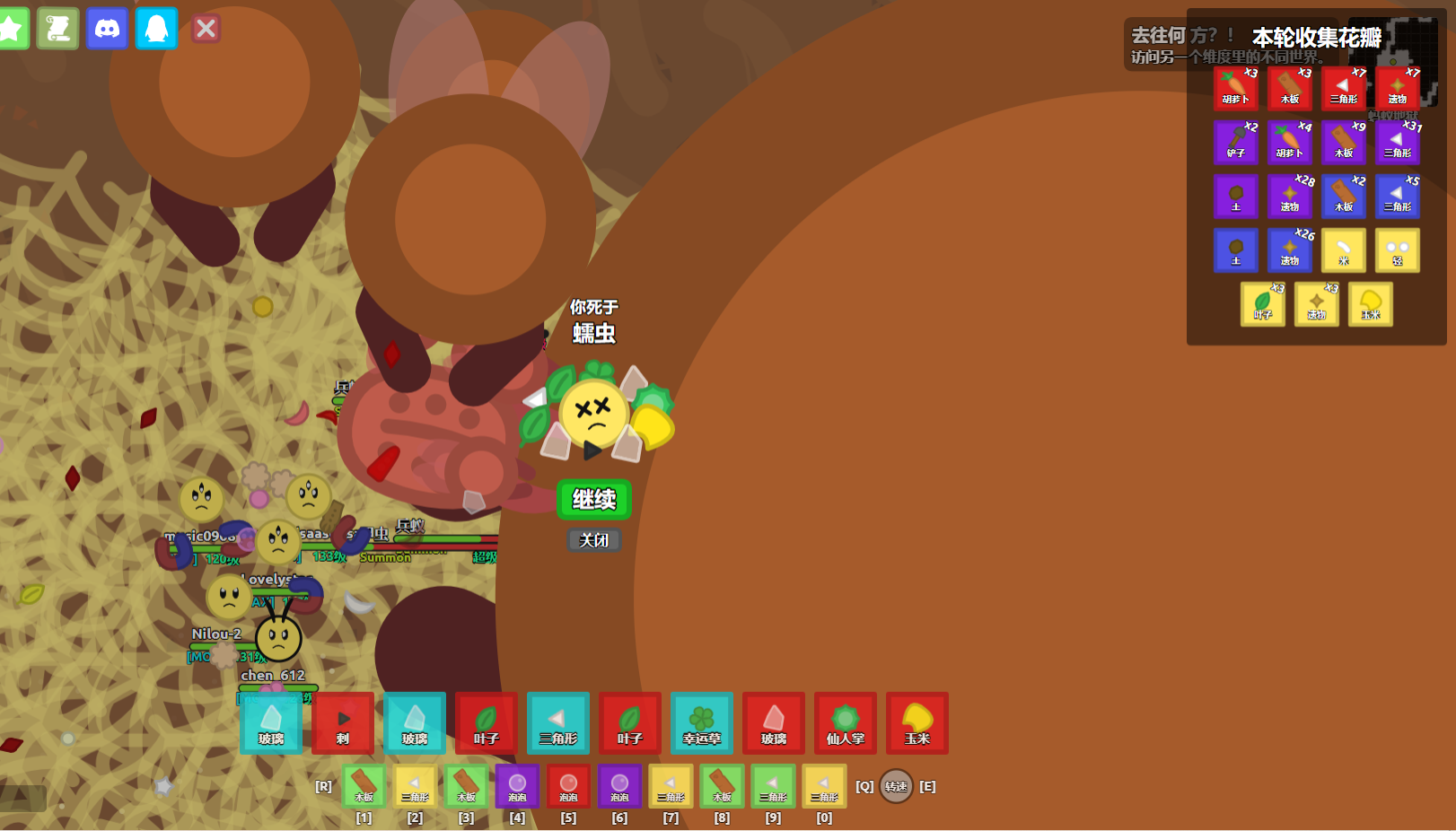Click the green scroll icon
The width and height of the screenshot is (1456, 831).
(58, 29)
